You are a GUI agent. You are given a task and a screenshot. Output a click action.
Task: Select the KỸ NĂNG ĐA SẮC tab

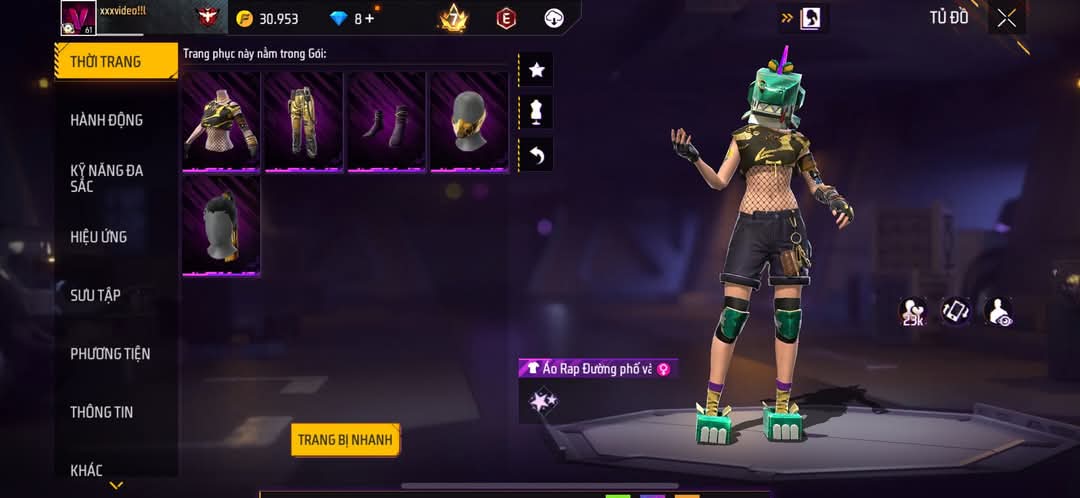tap(106, 178)
